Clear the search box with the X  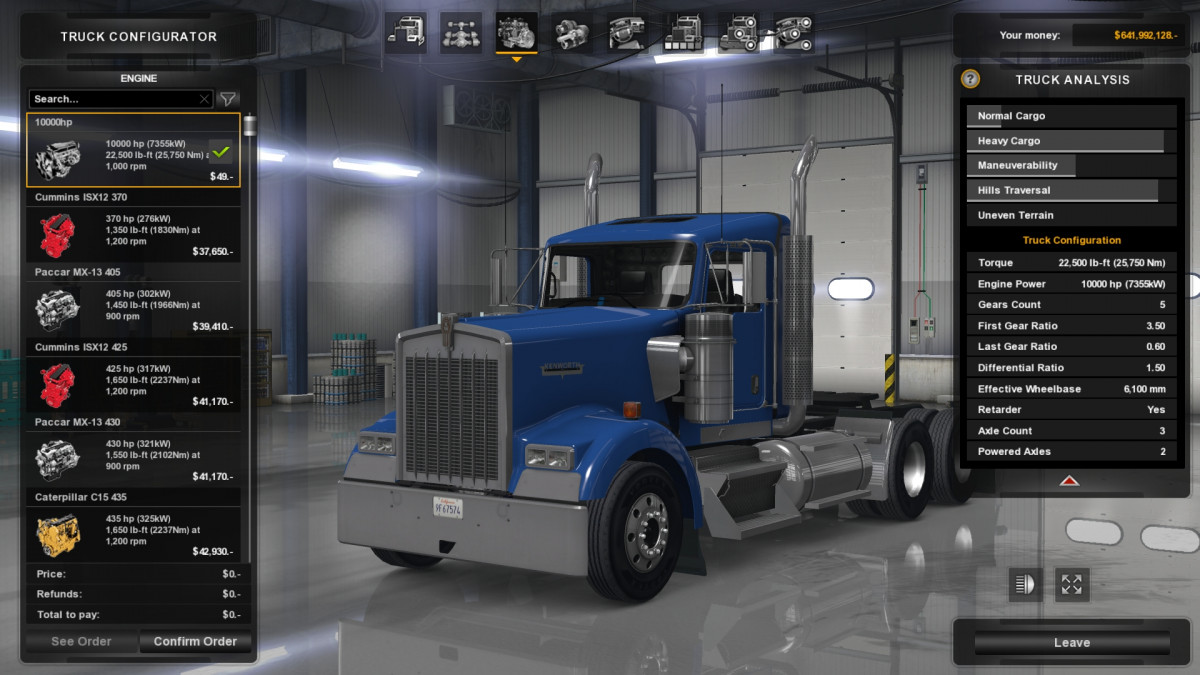[x=204, y=99]
